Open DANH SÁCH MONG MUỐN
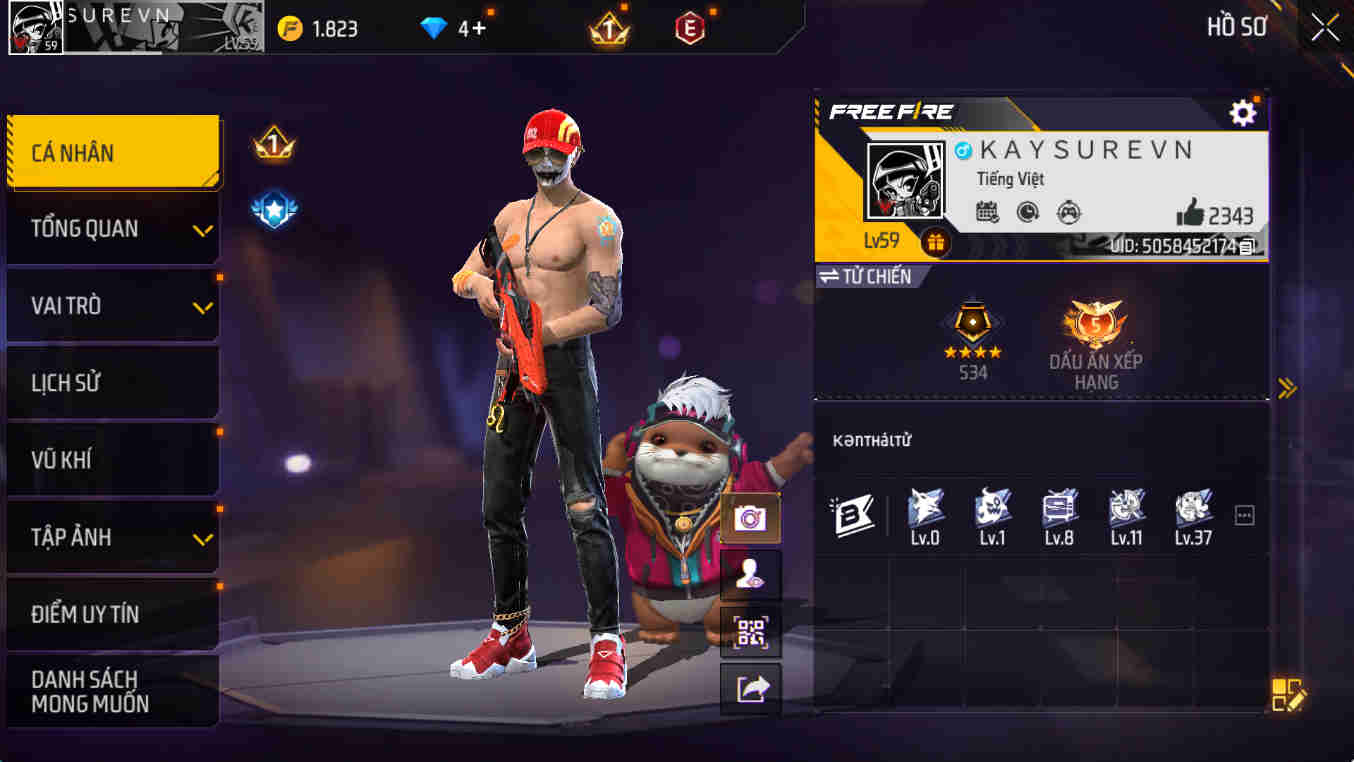Screen dimensions: 1354x762 [x=113, y=689]
